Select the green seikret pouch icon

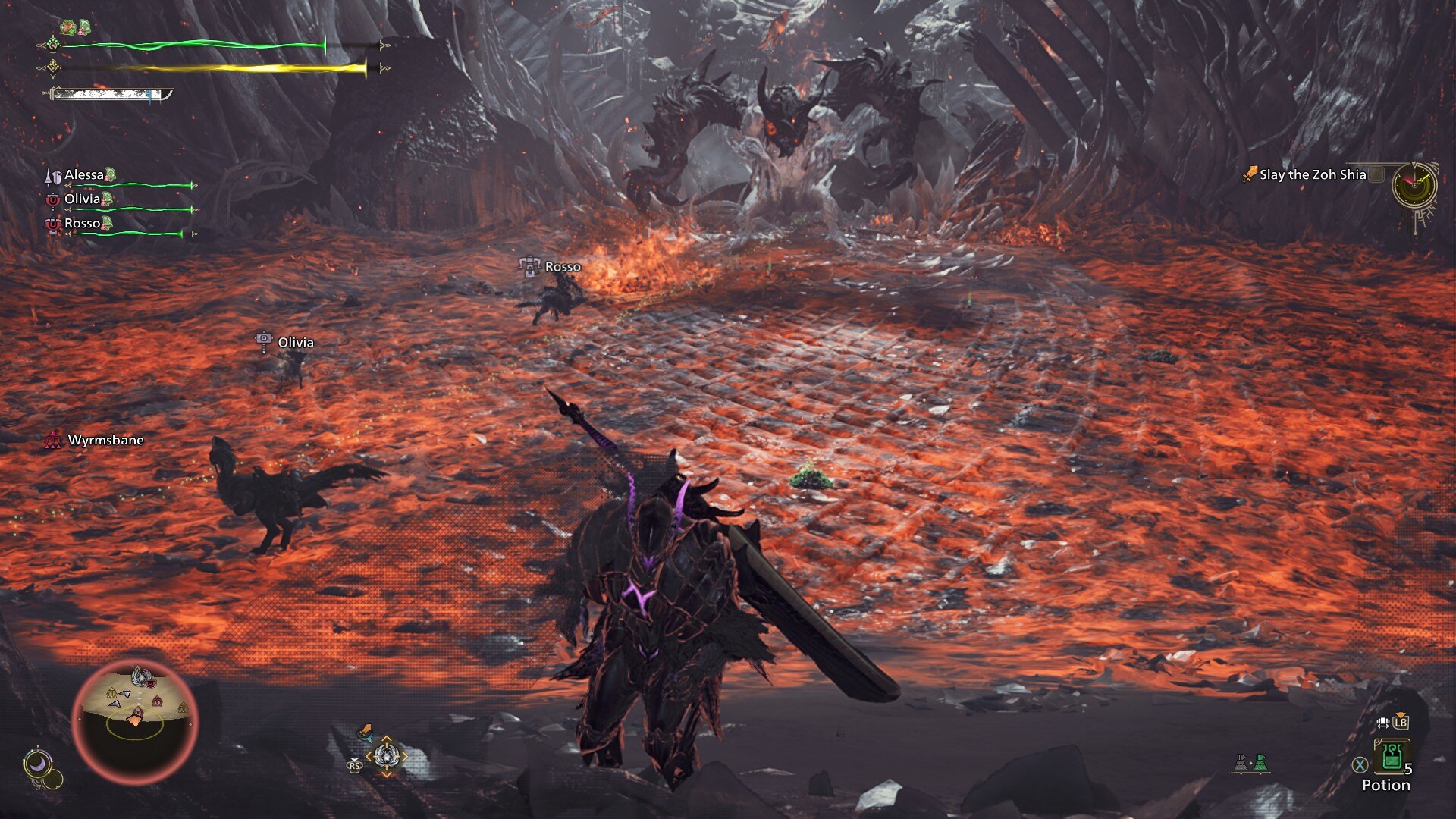click(x=1259, y=762)
